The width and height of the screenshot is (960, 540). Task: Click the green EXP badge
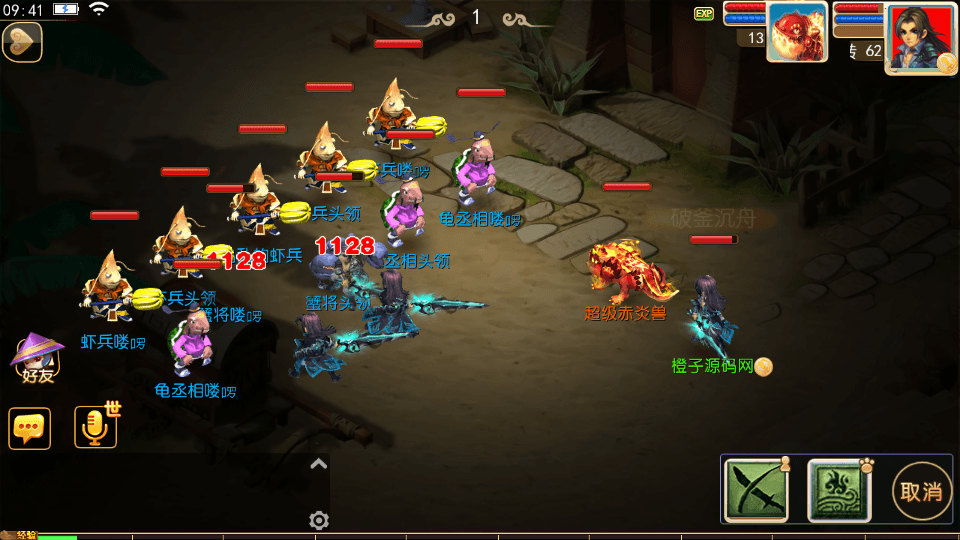pos(704,14)
